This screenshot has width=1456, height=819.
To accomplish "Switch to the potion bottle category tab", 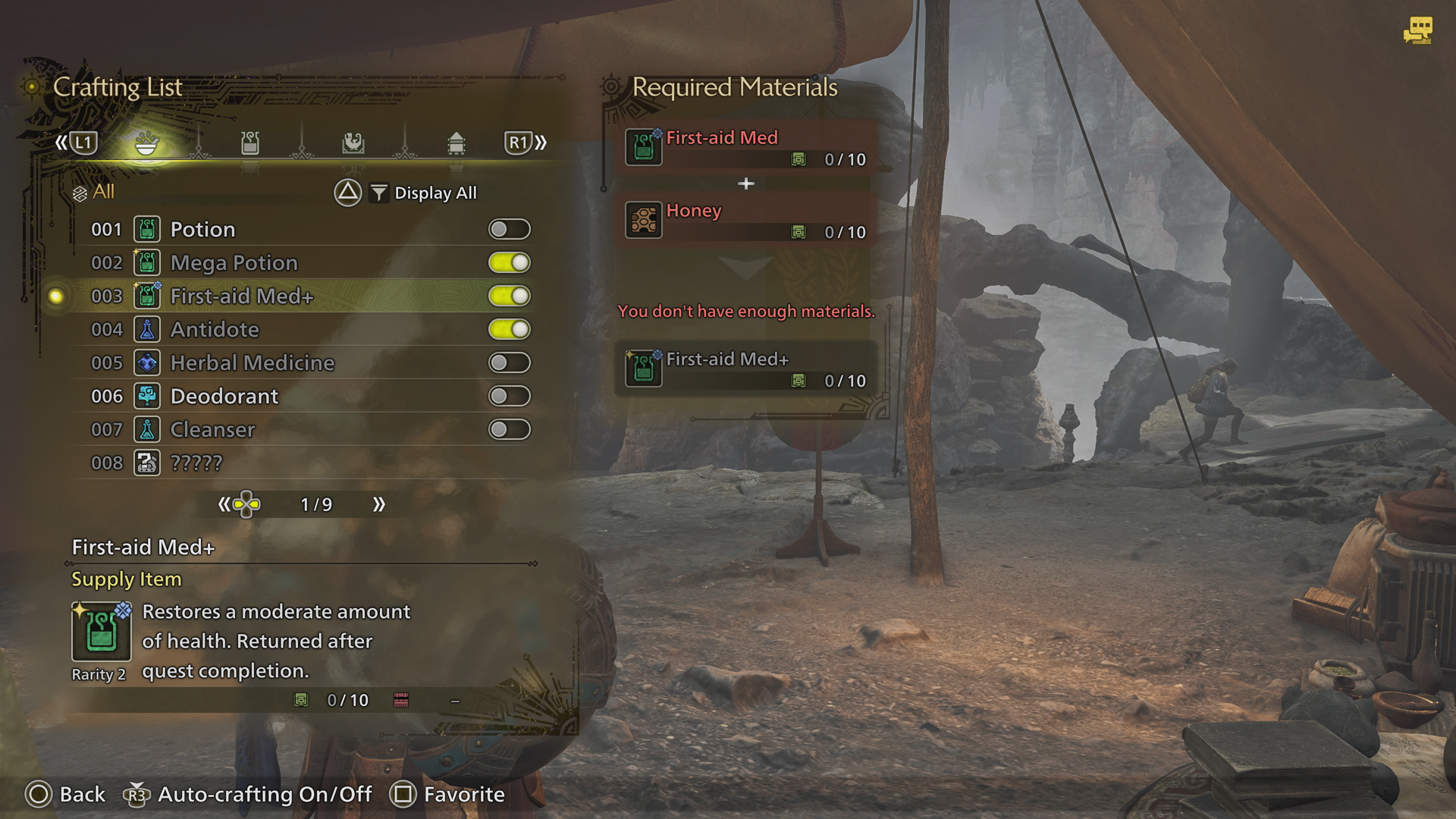I will [250, 143].
